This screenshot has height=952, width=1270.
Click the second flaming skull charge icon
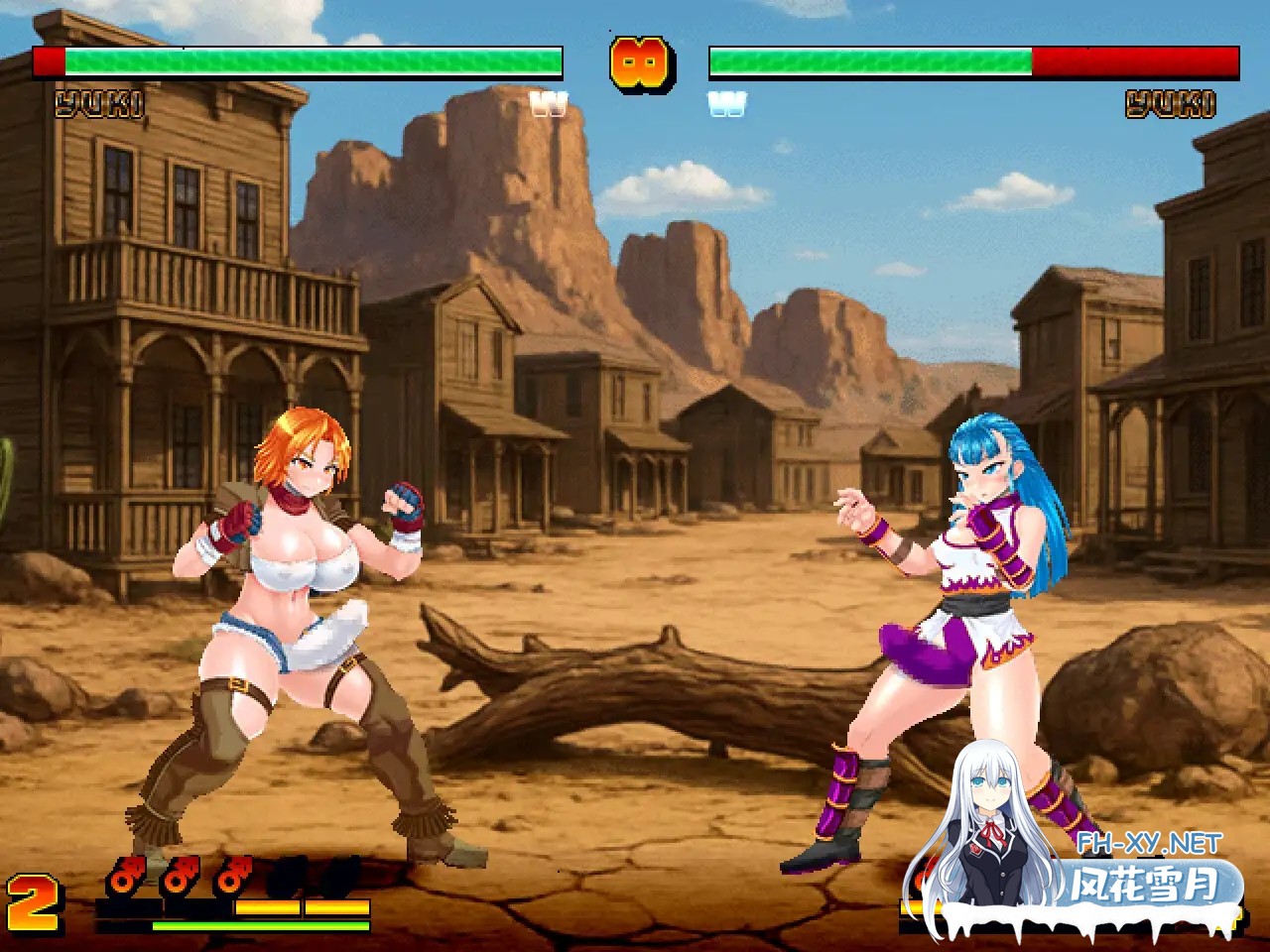pyautogui.click(x=179, y=873)
